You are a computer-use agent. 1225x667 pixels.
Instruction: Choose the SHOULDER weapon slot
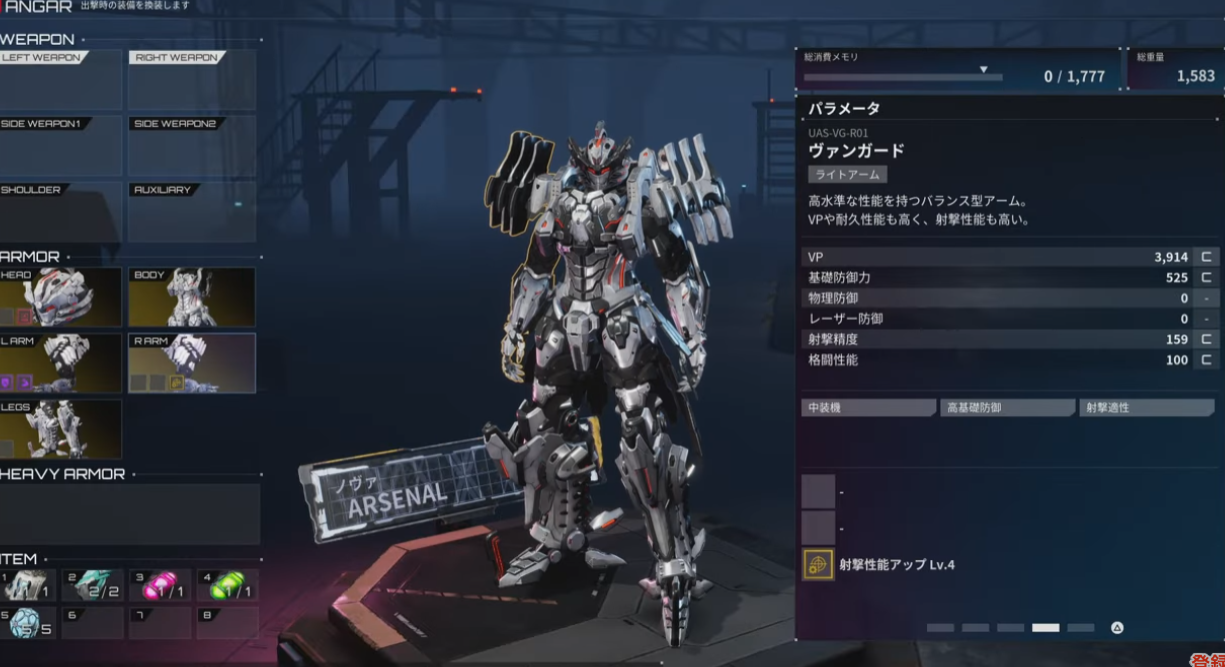(x=60, y=211)
